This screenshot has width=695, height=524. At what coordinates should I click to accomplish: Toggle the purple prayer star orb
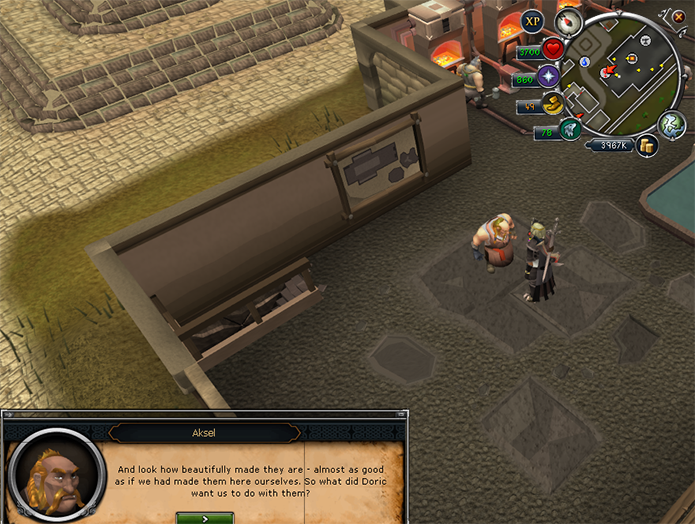tap(548, 77)
